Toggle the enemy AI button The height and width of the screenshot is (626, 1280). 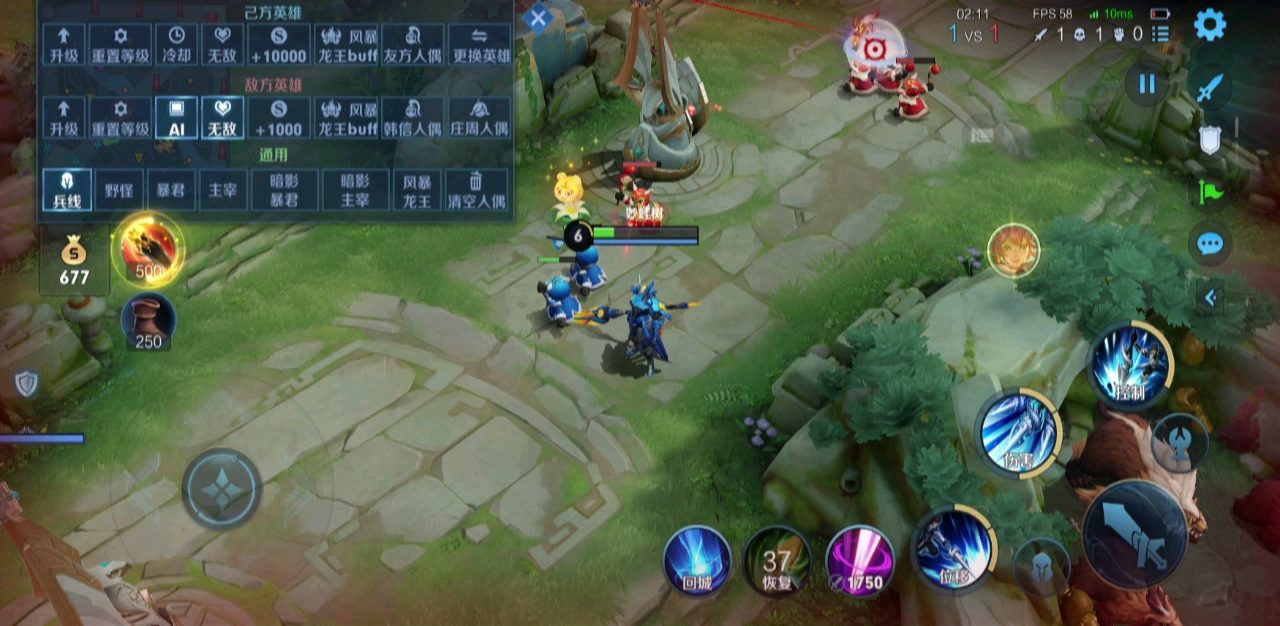click(176, 117)
